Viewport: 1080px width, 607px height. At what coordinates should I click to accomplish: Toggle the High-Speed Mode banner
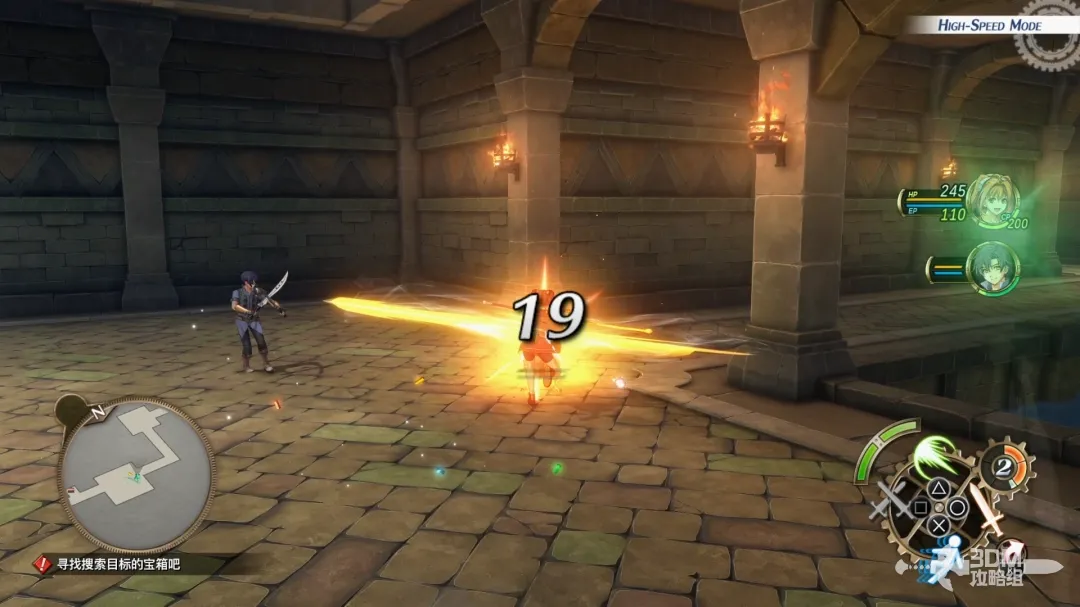(990, 26)
